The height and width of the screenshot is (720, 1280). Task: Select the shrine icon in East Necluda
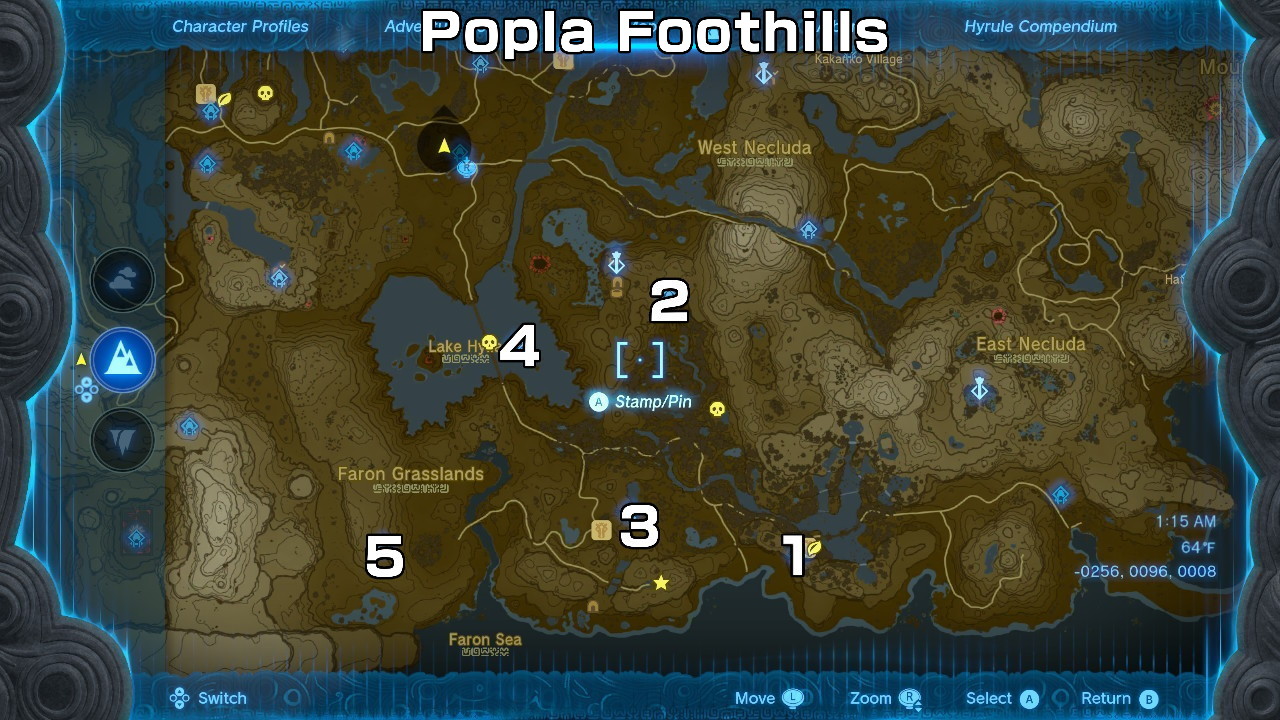tap(978, 385)
